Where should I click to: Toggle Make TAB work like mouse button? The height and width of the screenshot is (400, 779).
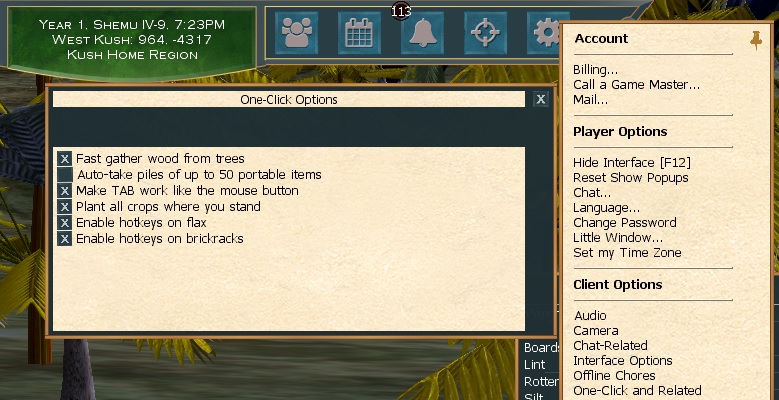pyautogui.click(x=65, y=191)
